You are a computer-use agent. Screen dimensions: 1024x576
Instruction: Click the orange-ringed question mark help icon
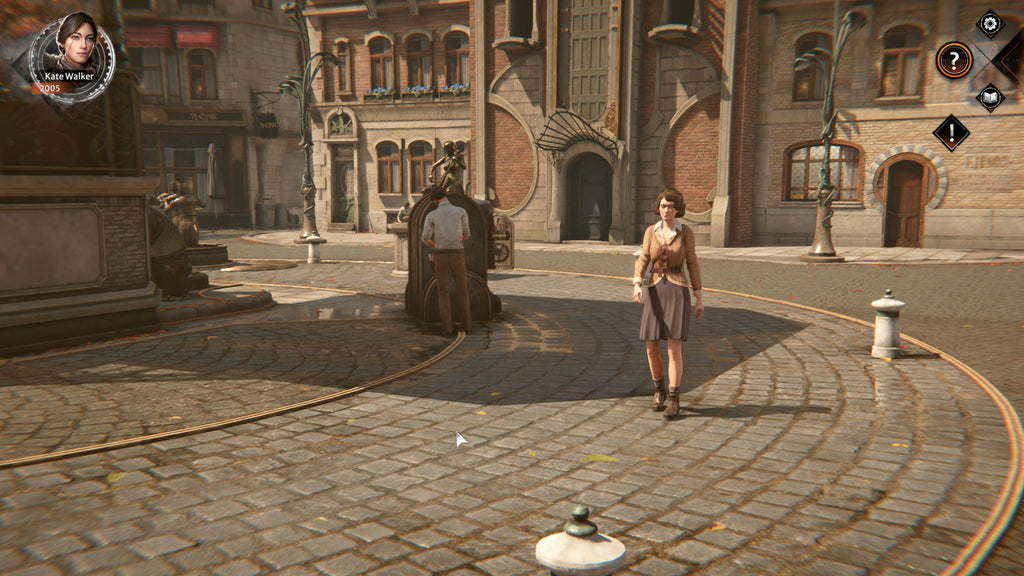[x=954, y=60]
